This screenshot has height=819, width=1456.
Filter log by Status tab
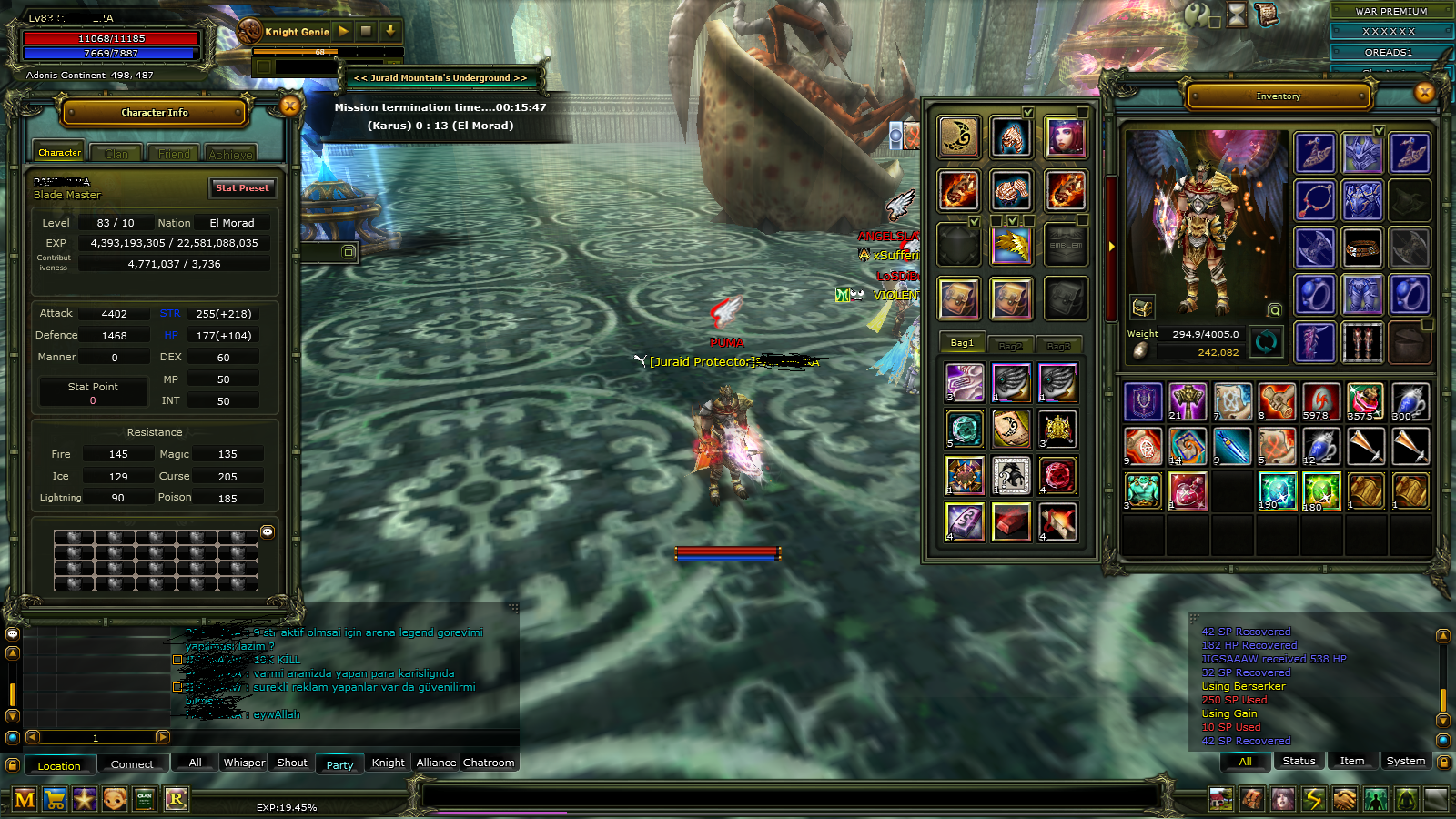pos(1299,761)
